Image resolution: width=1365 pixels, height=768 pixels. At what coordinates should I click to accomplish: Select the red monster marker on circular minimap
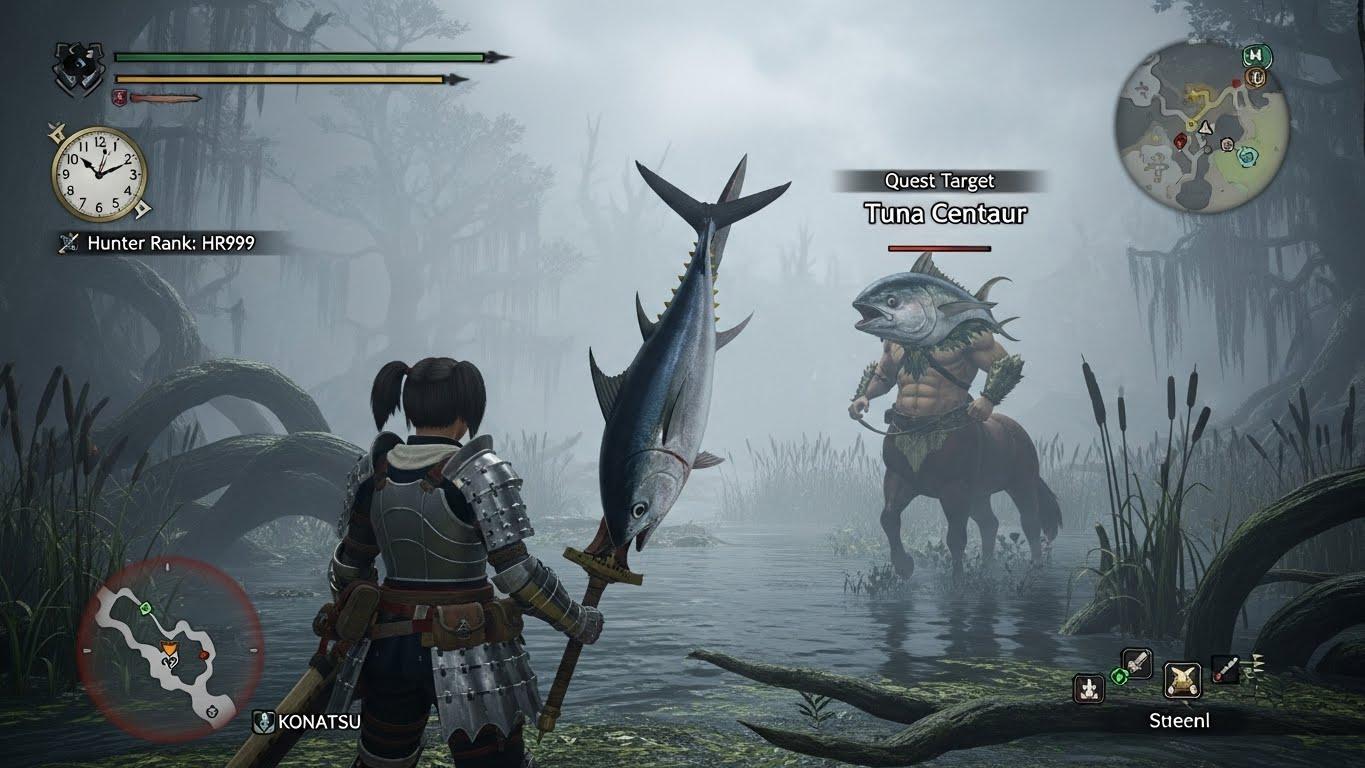(x=1181, y=140)
